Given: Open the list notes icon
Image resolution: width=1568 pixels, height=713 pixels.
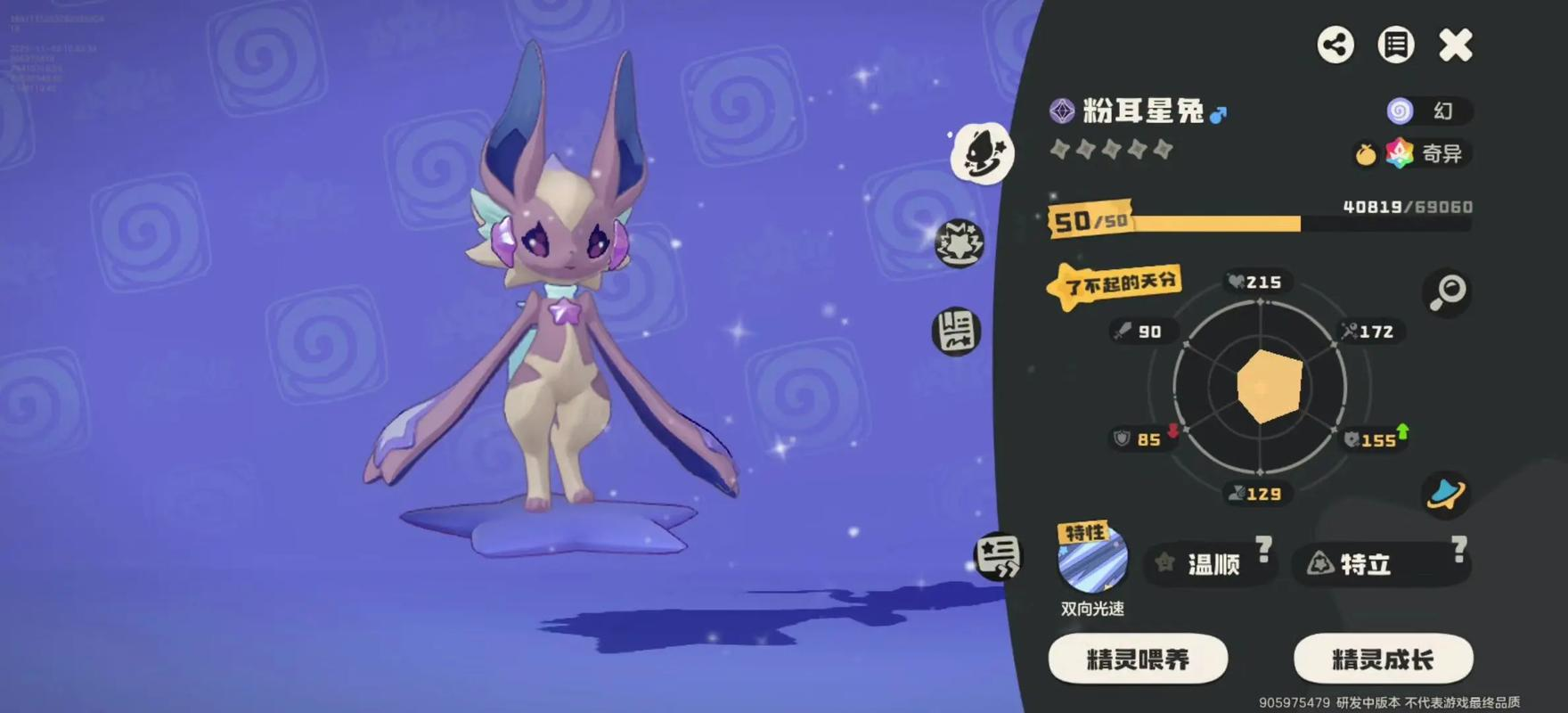Looking at the screenshot, I should click(1395, 45).
